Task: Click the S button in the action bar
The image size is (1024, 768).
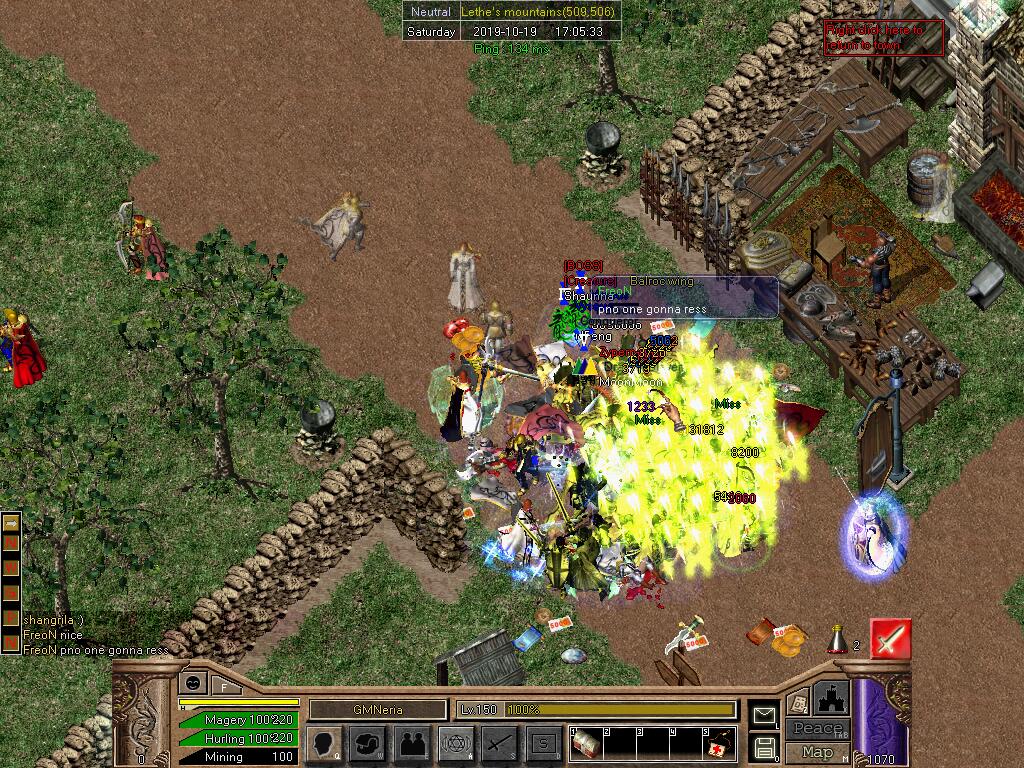Action: point(544,743)
